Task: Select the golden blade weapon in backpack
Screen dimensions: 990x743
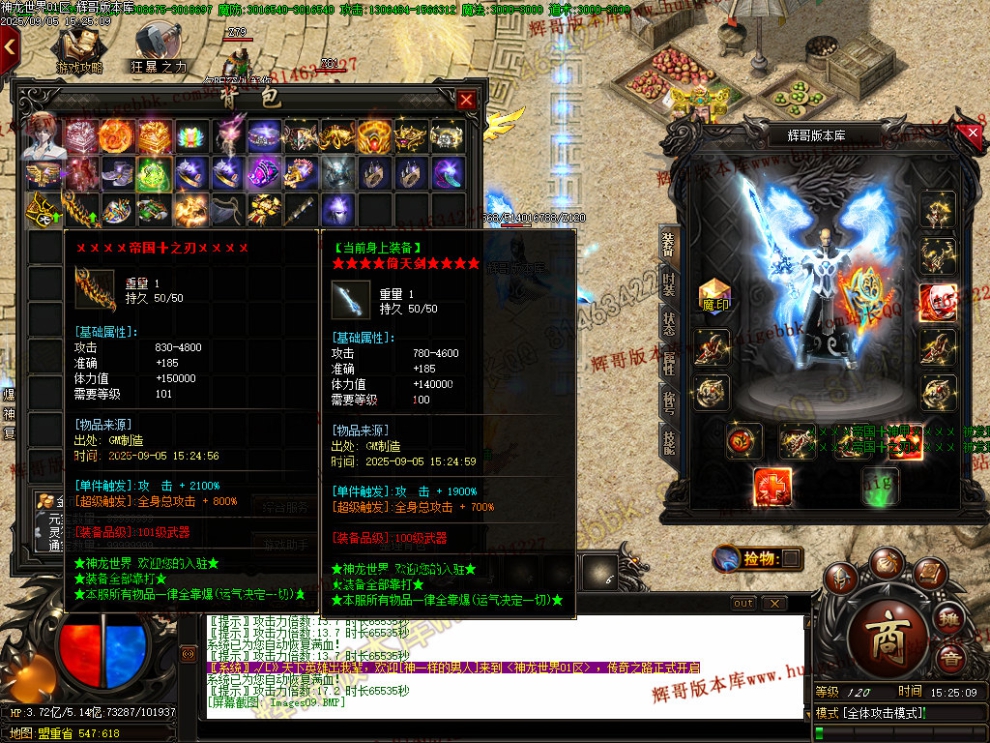Action: pyautogui.click(x=78, y=210)
